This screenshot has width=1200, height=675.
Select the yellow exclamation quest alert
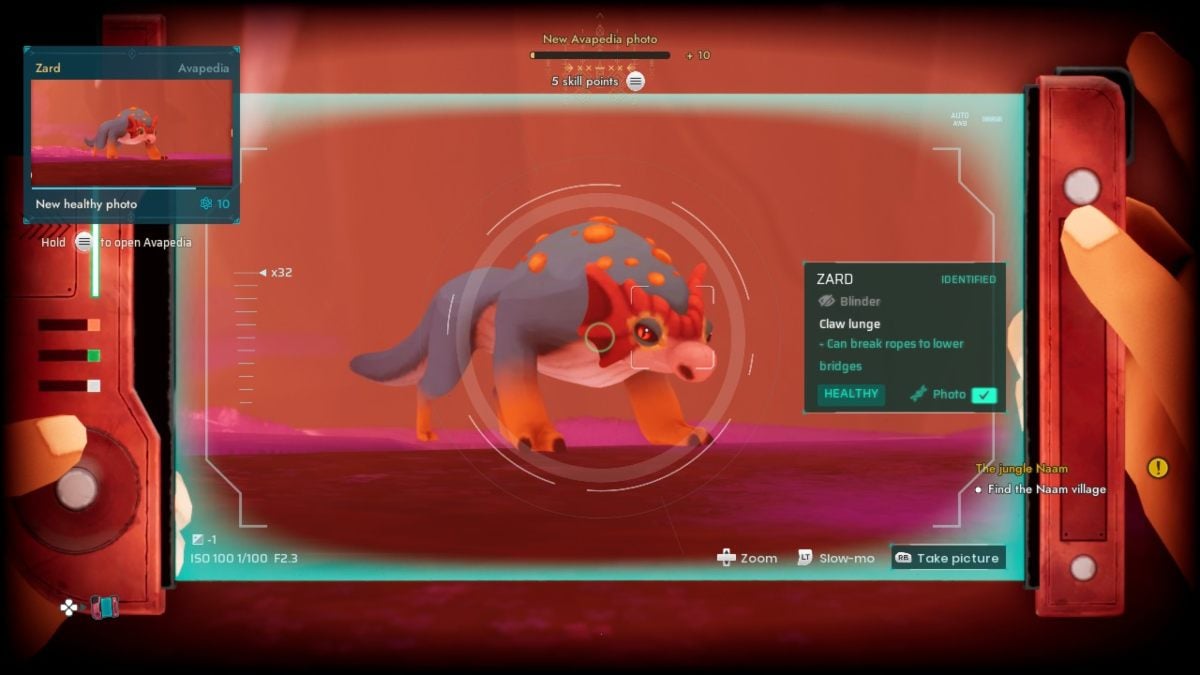pyautogui.click(x=1158, y=467)
